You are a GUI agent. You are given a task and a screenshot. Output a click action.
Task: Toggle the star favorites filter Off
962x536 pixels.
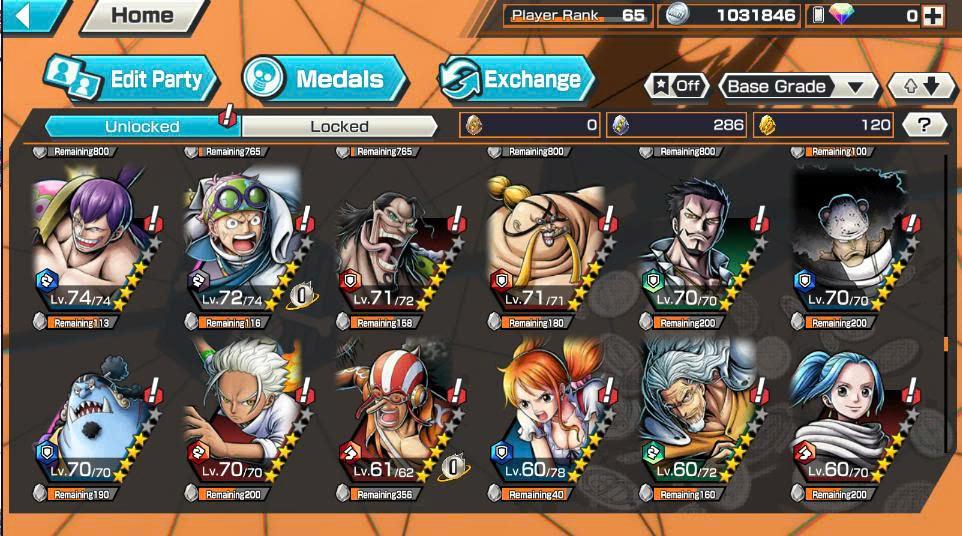(x=677, y=86)
